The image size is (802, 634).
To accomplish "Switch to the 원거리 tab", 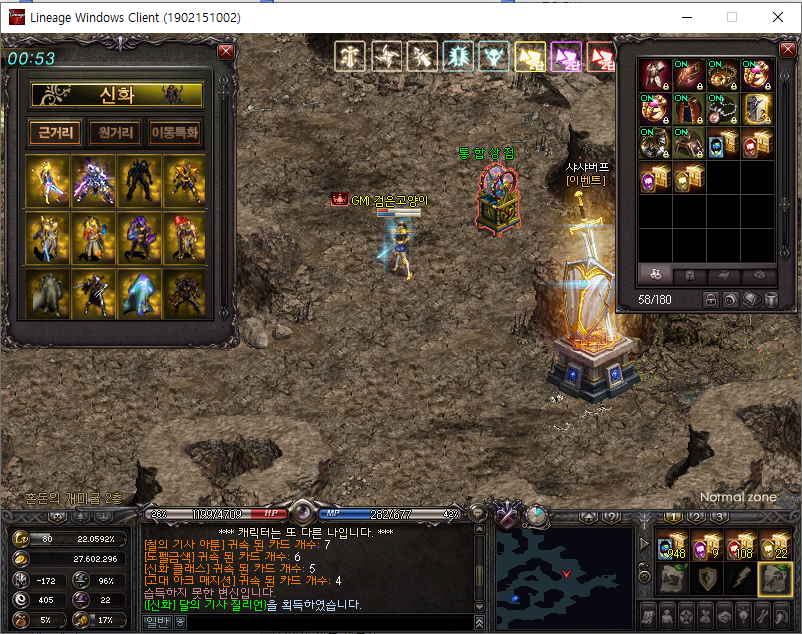I will click(x=115, y=132).
